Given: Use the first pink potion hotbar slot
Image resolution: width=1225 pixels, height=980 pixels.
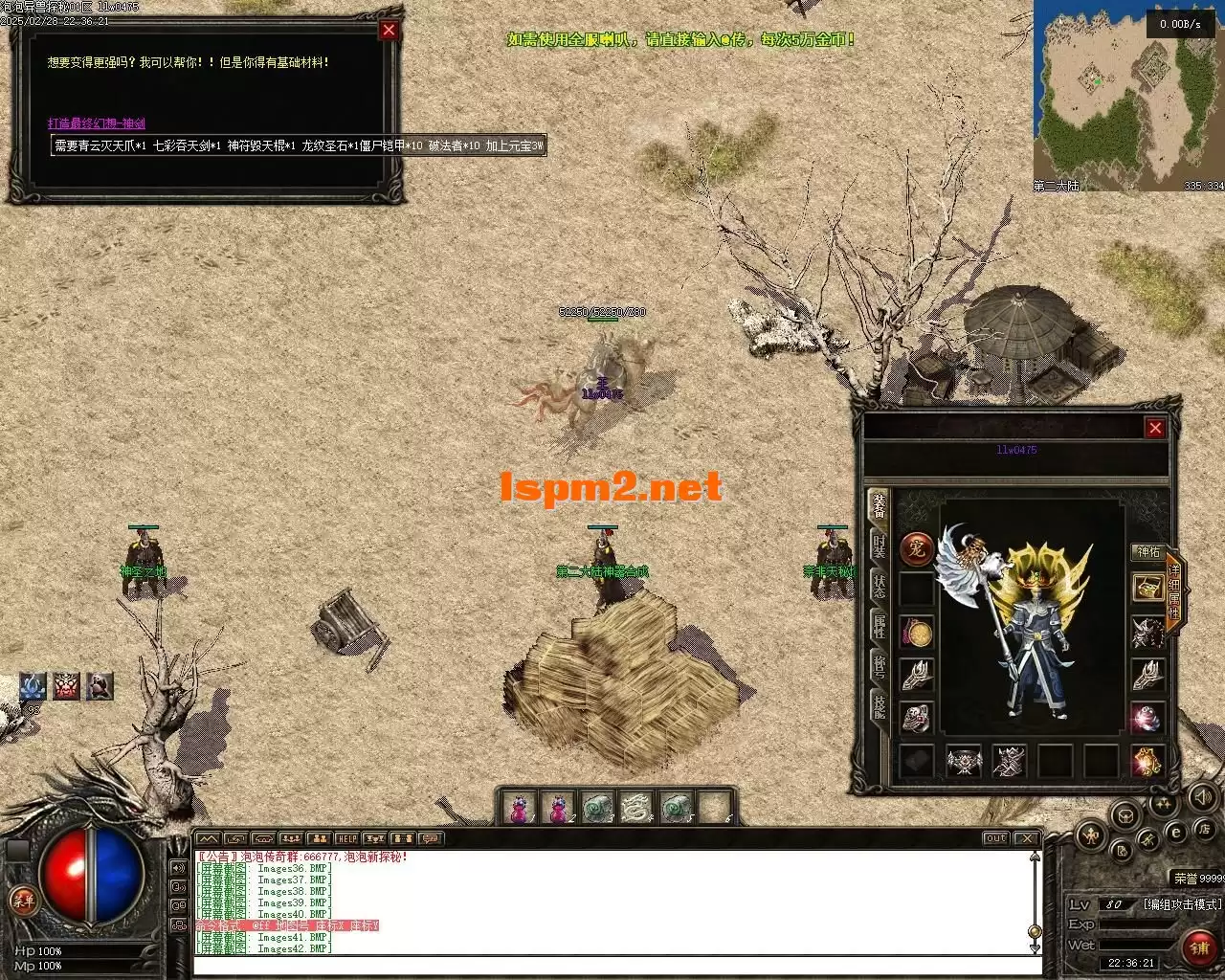Looking at the screenshot, I should click(518, 809).
